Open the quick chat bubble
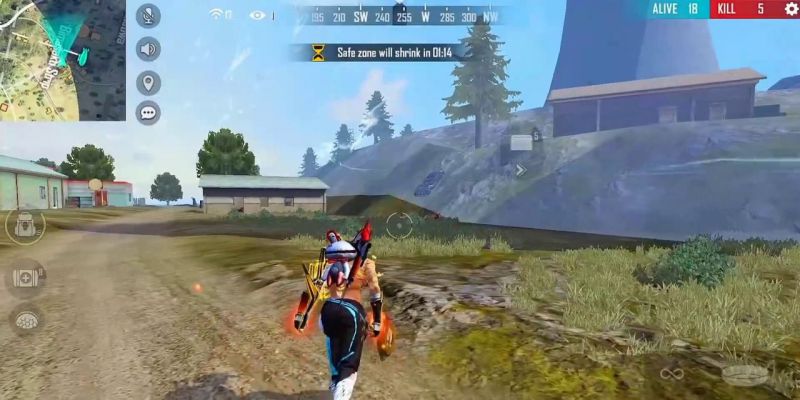Image resolution: width=800 pixels, height=400 pixels. click(x=148, y=112)
